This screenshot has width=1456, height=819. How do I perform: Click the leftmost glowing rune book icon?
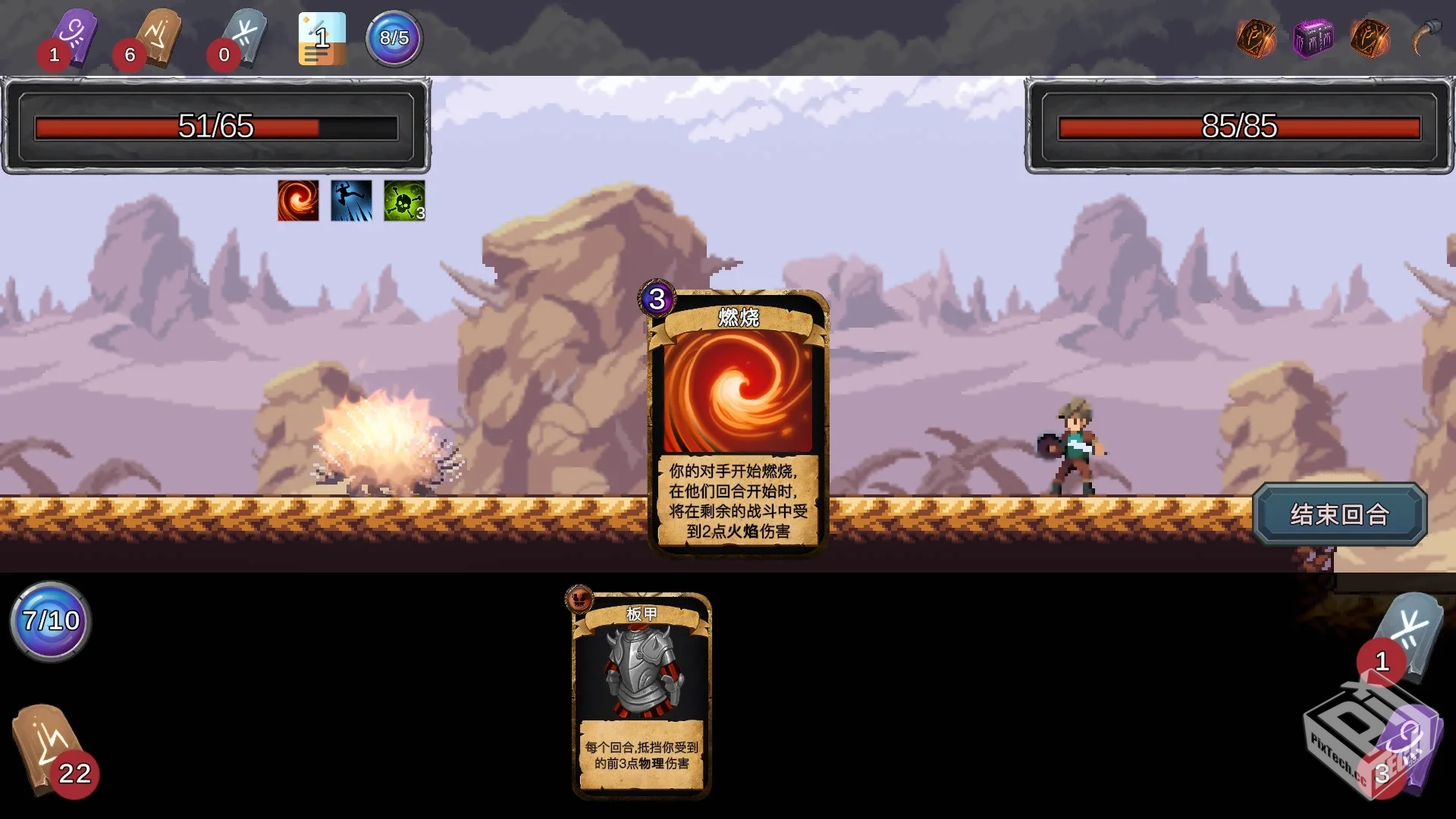(x=1255, y=38)
